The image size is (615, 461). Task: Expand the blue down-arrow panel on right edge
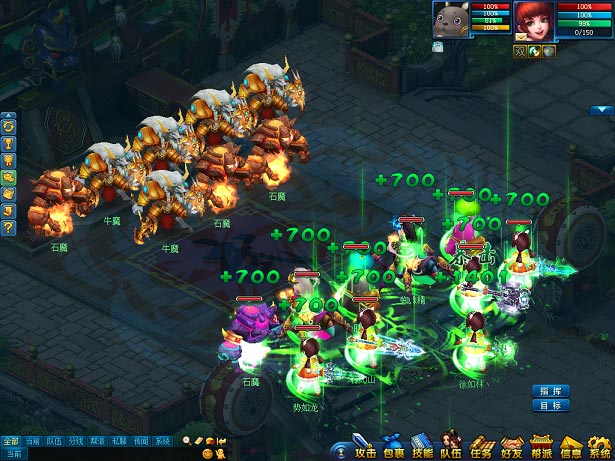[x=600, y=110]
